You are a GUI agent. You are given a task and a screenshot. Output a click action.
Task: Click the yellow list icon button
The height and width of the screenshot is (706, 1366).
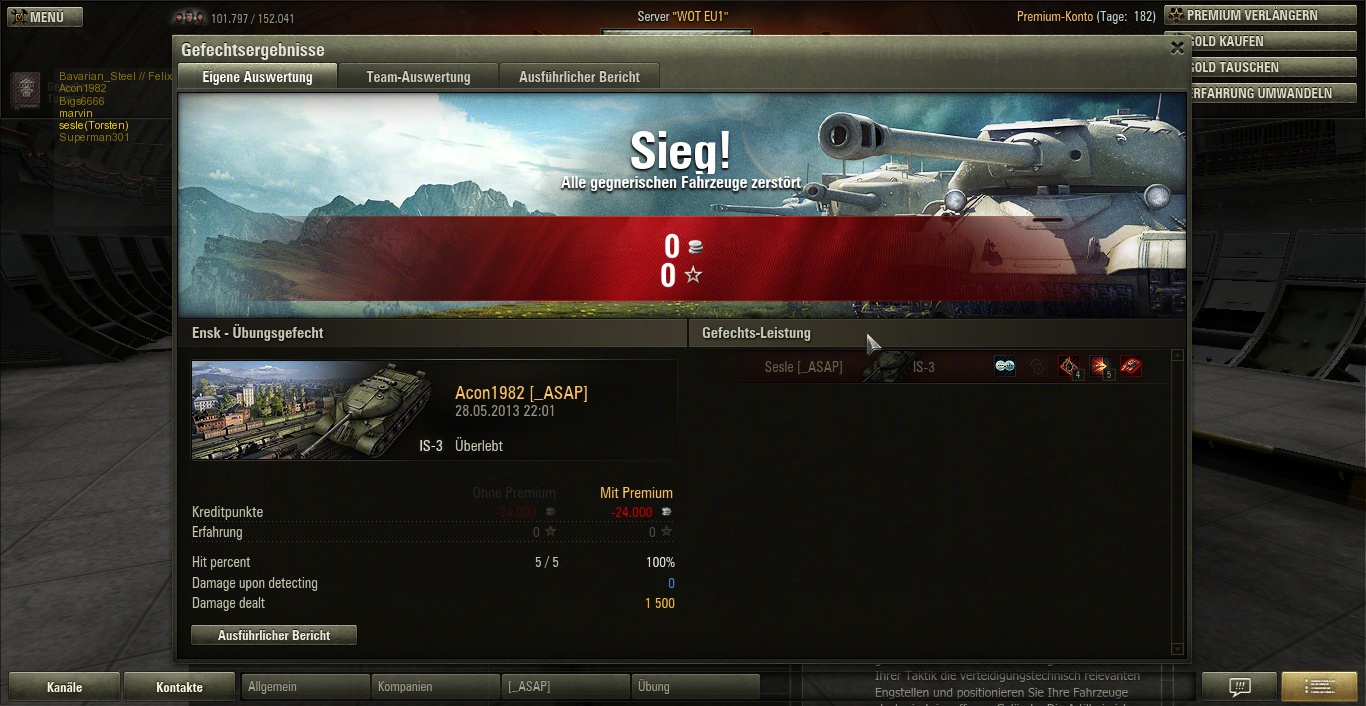click(1320, 687)
